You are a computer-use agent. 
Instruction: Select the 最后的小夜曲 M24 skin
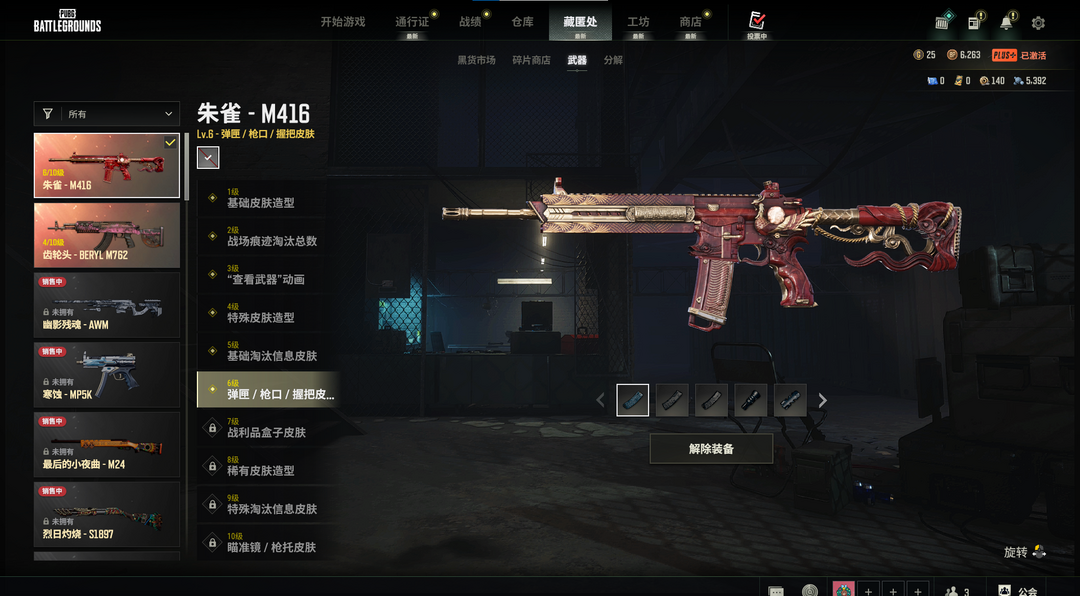pyautogui.click(x=107, y=445)
